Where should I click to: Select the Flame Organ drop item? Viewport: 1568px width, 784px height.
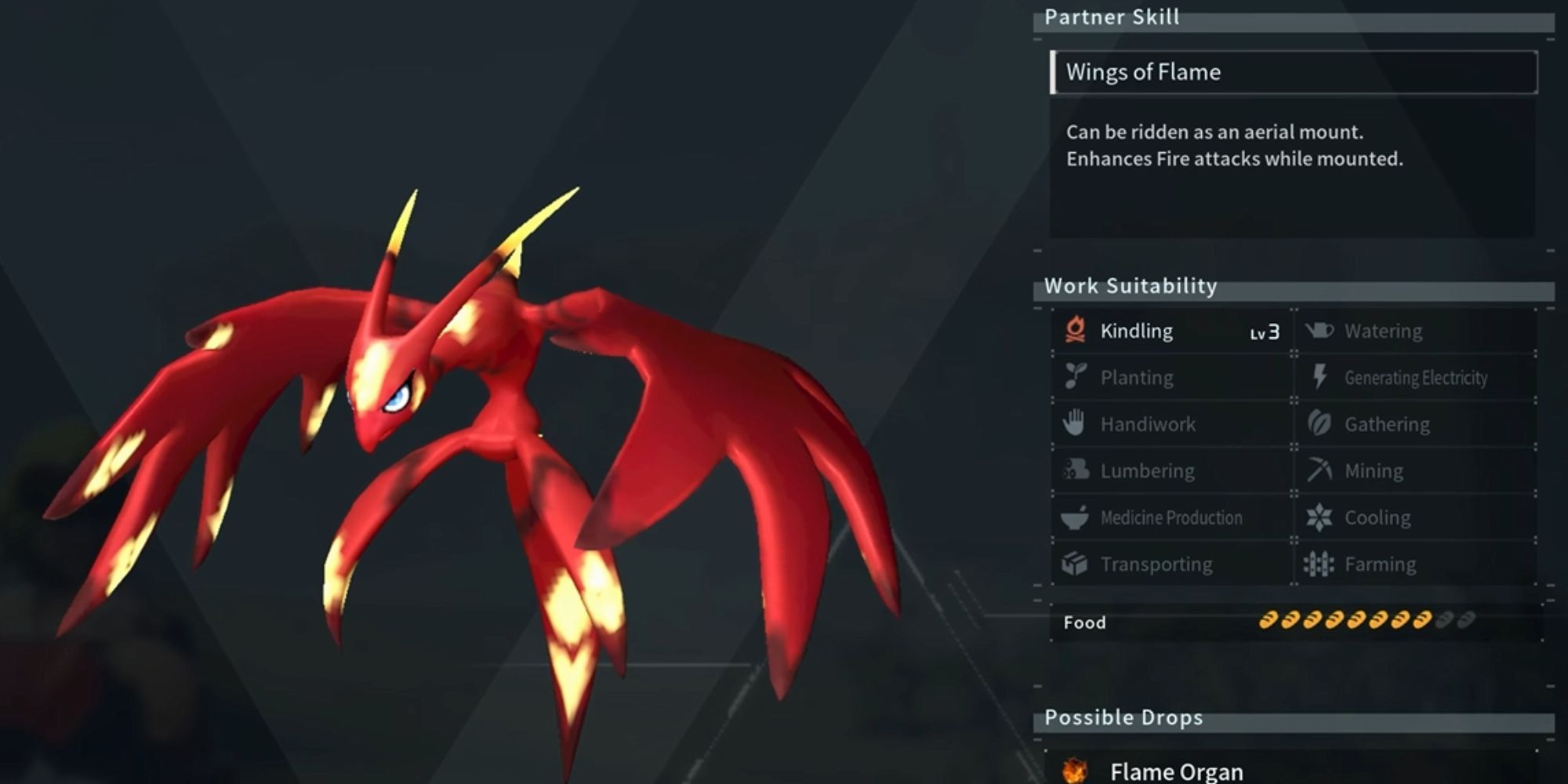tap(1176, 771)
